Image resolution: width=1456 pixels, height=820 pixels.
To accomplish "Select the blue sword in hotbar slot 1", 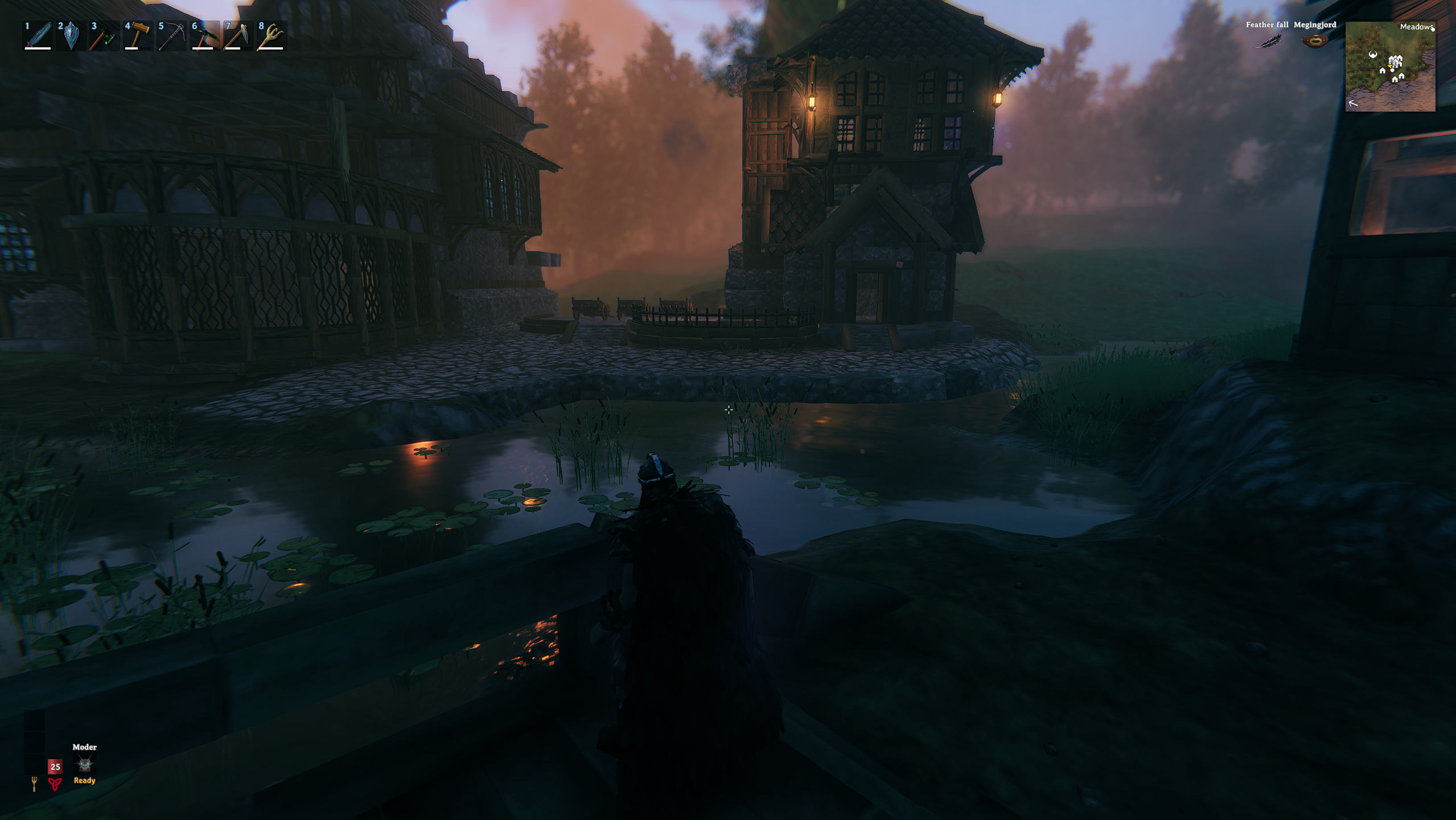I will coord(38,36).
